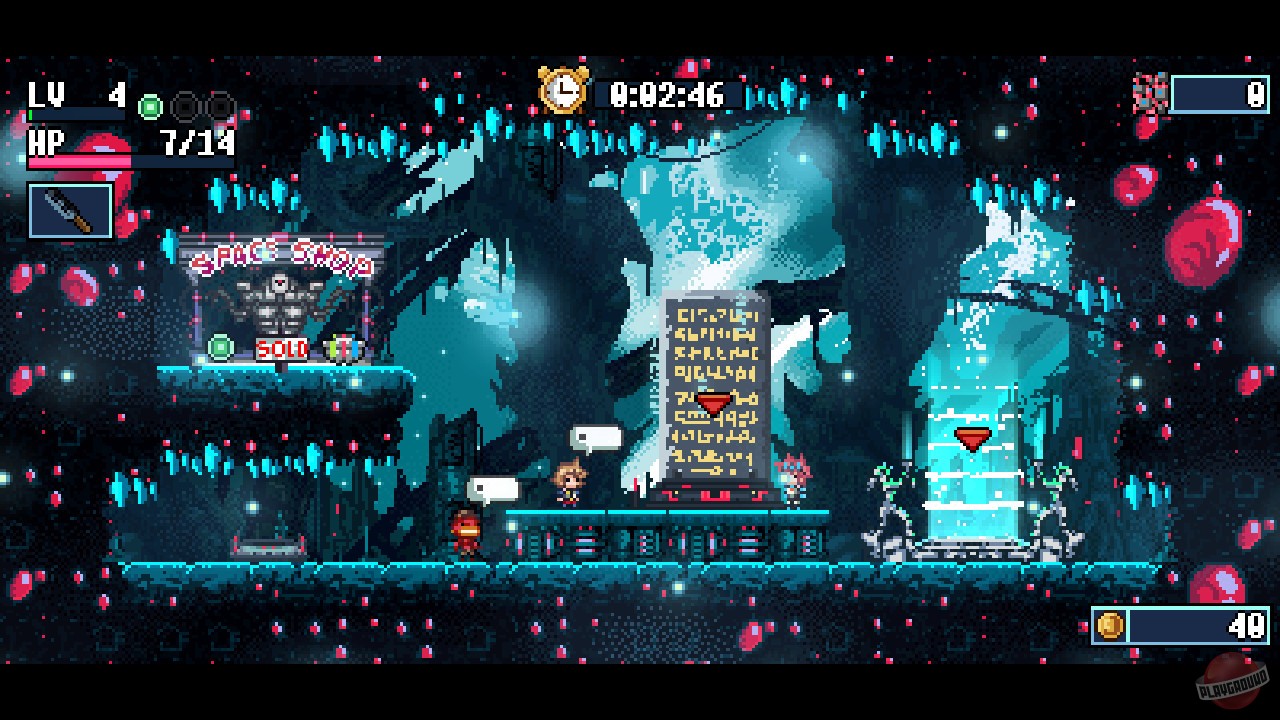
Task: Click the knife weapon slot icon
Action: pyautogui.click(x=70, y=210)
